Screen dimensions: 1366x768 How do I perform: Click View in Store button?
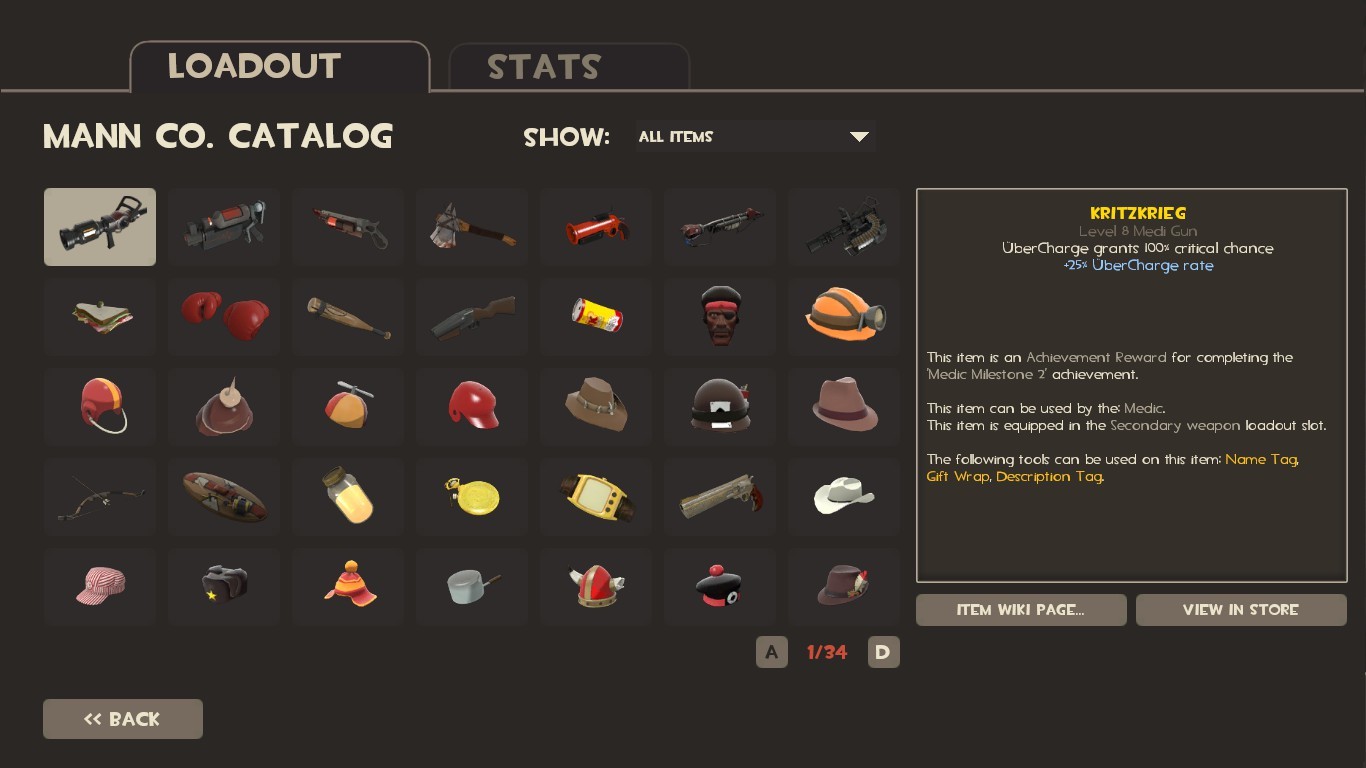click(x=1240, y=610)
